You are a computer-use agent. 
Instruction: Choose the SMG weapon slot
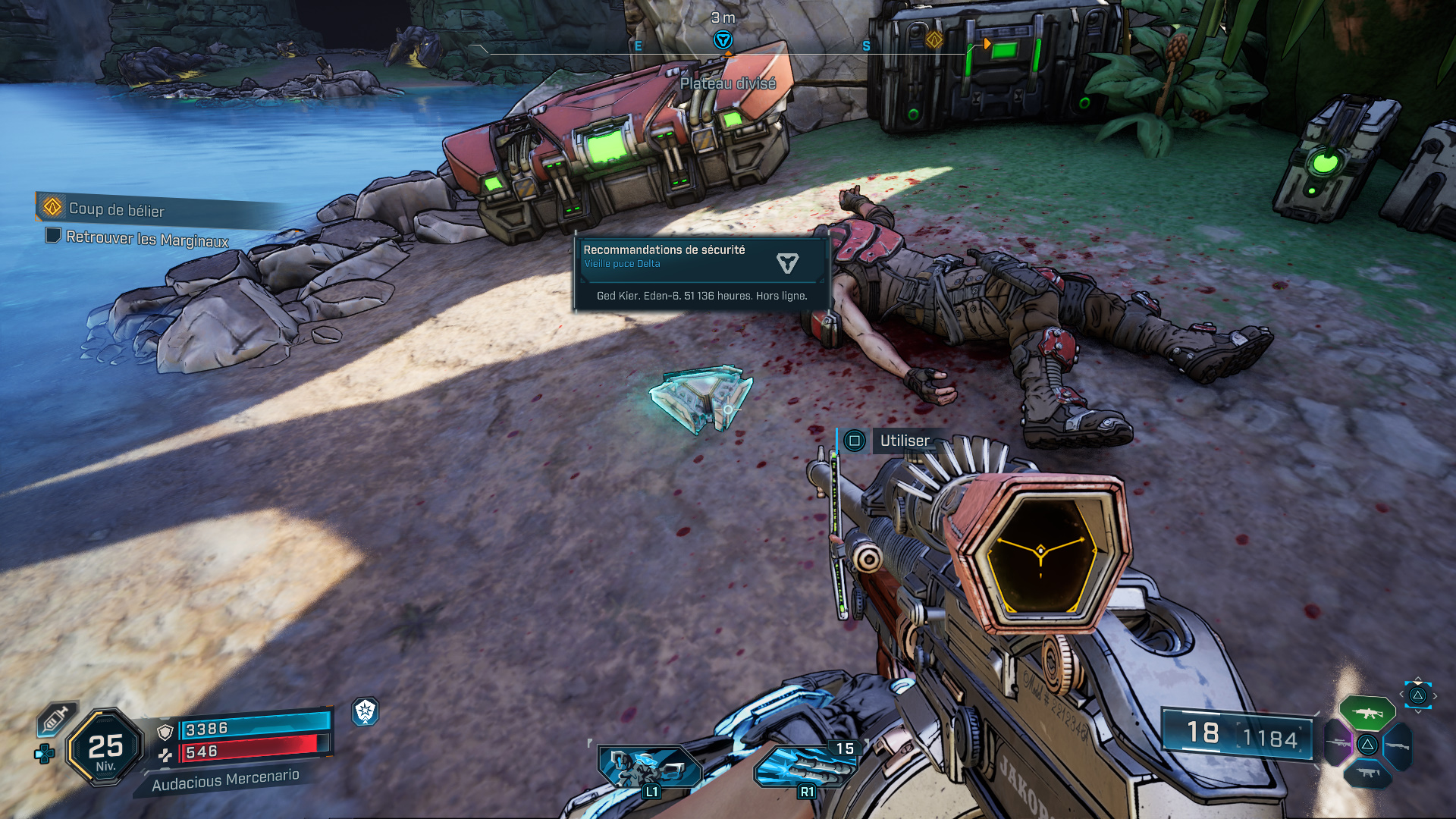[x=1367, y=773]
